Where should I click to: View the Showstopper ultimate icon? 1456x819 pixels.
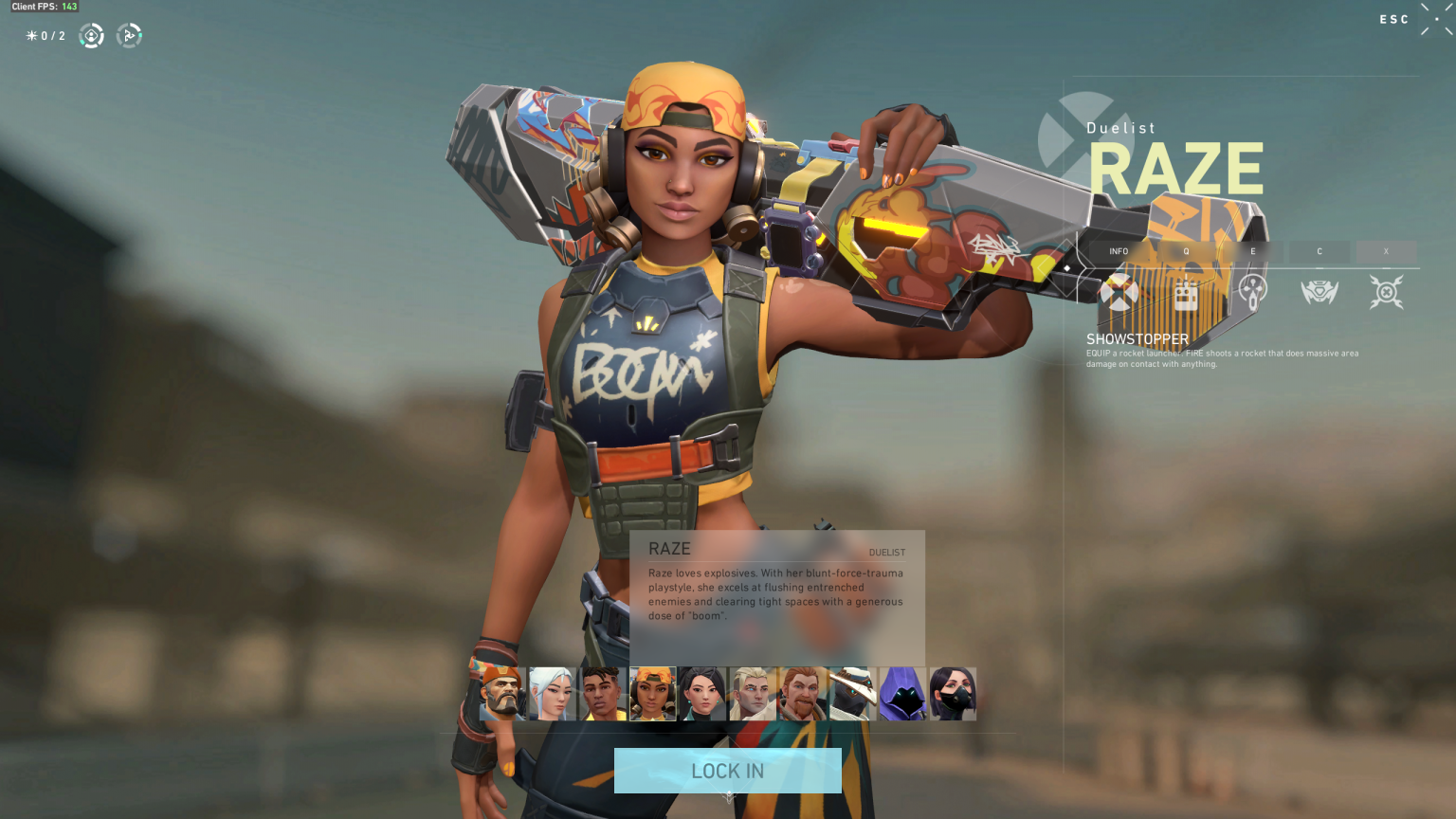[1386, 291]
